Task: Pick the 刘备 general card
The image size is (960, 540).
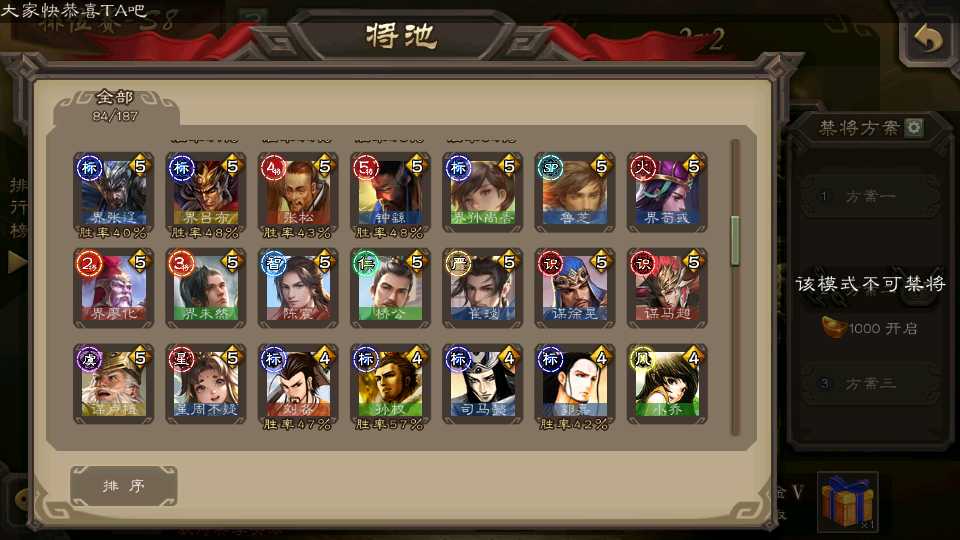Action: coord(297,383)
